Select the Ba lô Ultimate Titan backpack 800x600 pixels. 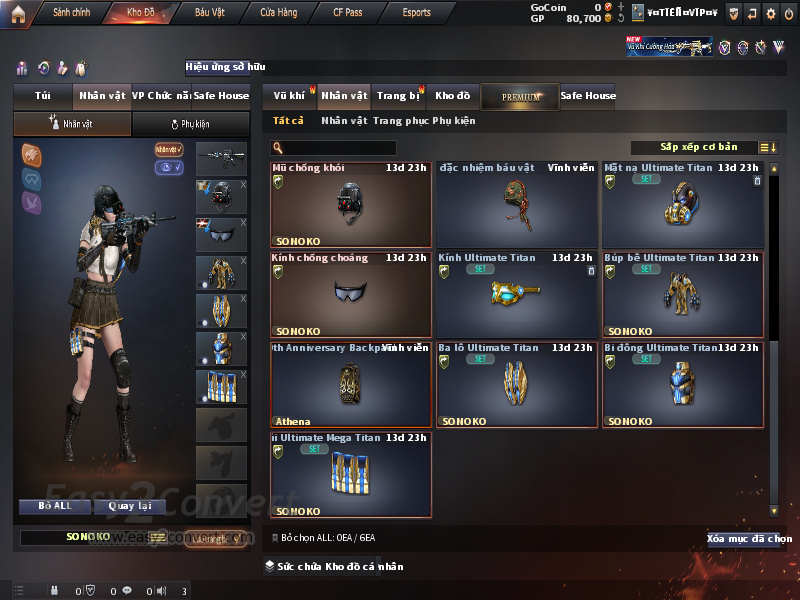(x=516, y=385)
